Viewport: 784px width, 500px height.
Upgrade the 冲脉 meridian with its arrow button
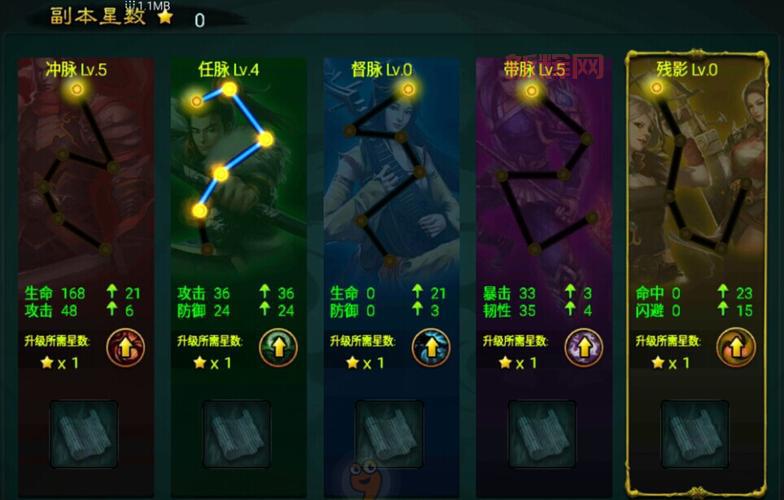tap(125, 348)
